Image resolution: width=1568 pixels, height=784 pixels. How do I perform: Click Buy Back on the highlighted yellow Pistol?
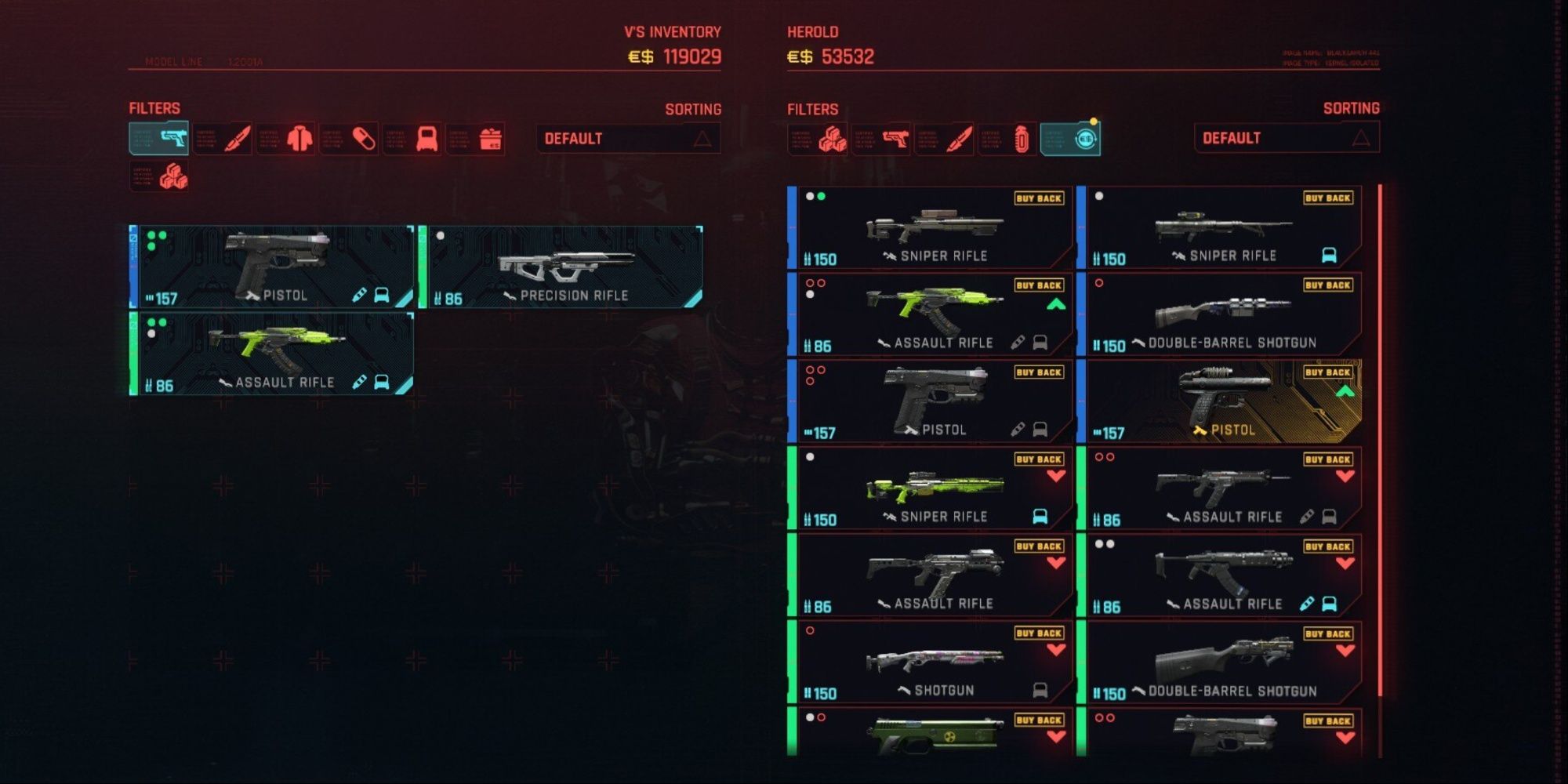point(1327,372)
